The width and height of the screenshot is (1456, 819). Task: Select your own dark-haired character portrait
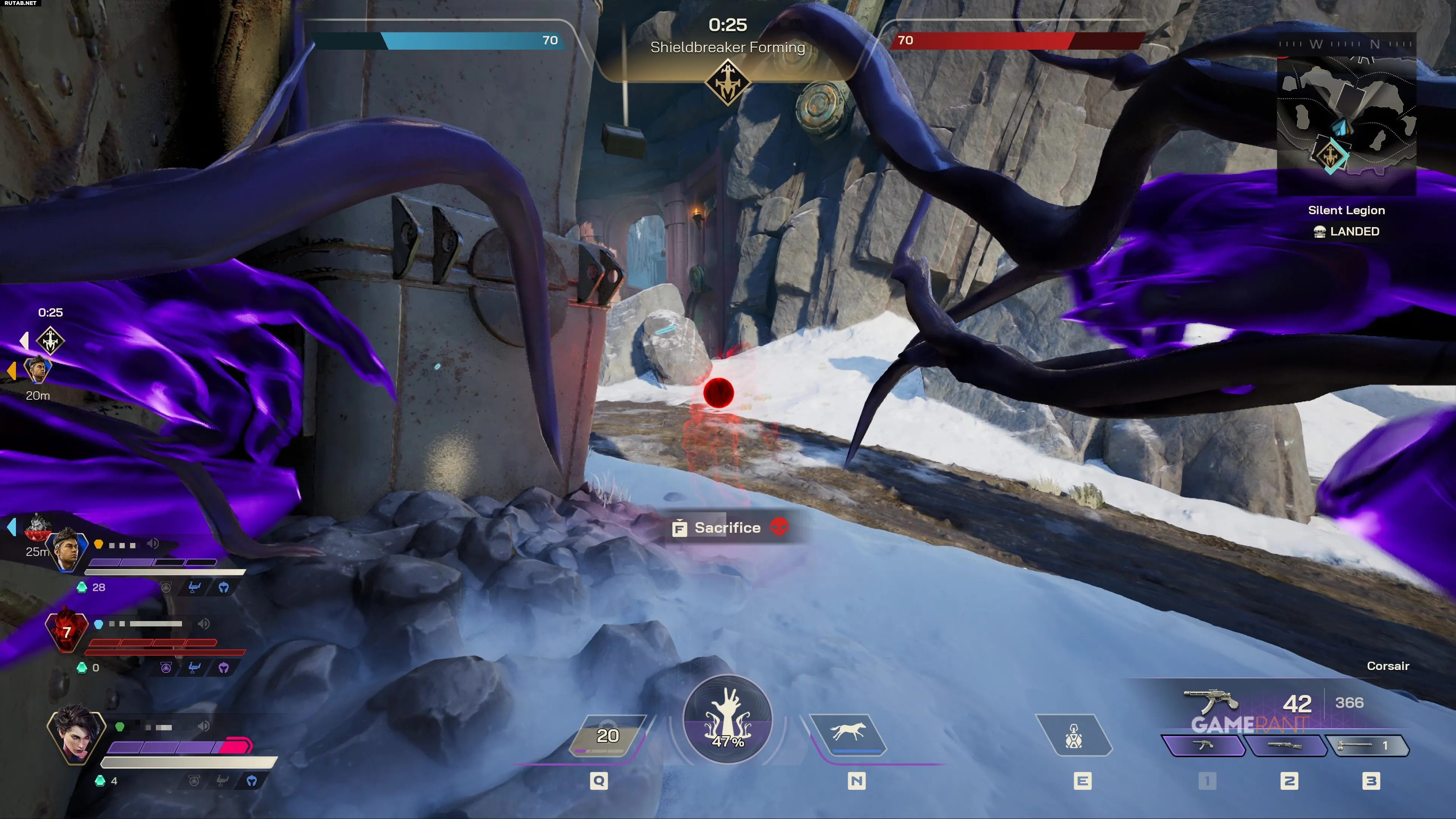(76, 734)
